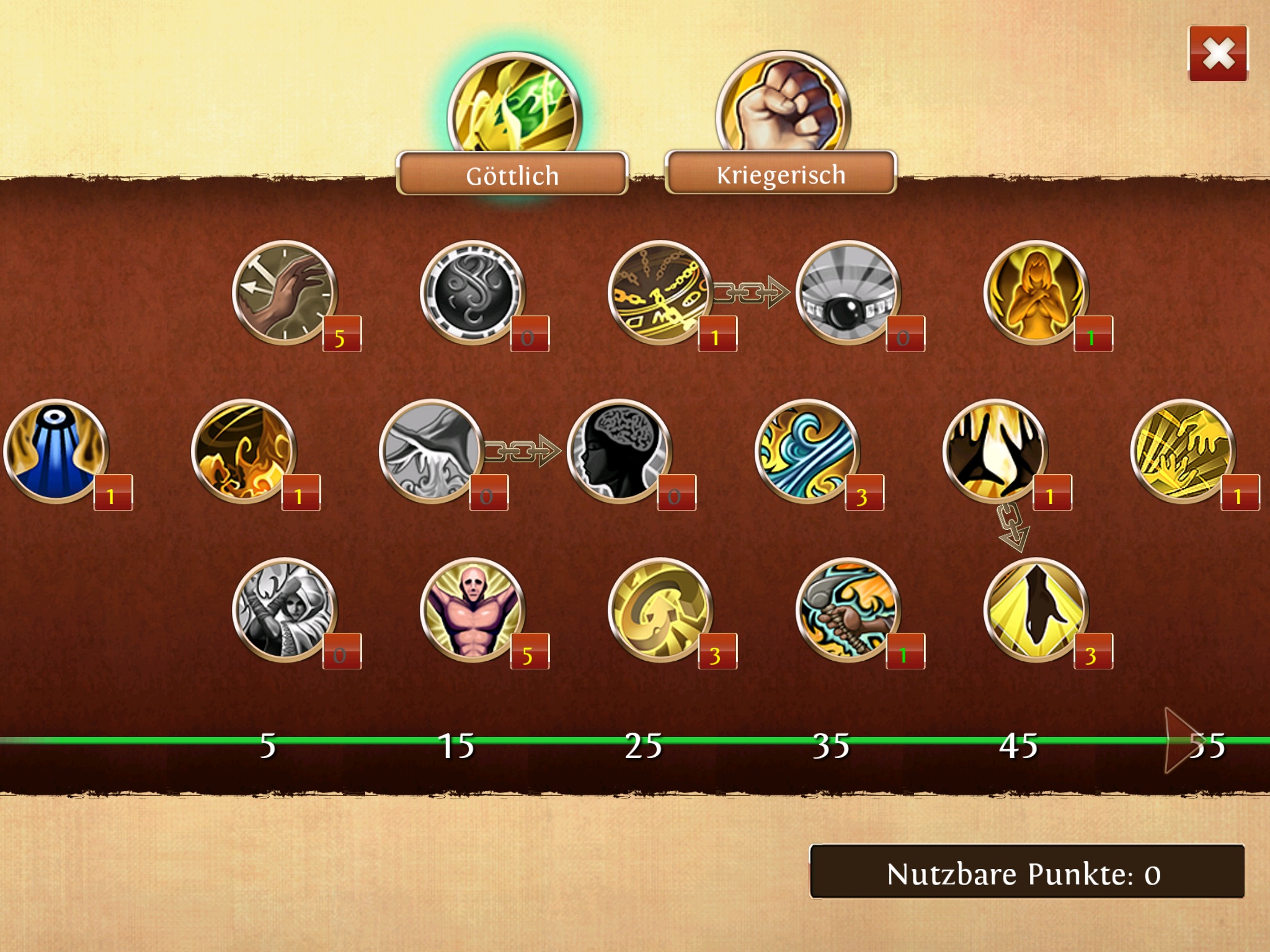Select the golden spiral arrow skill
1270x952 pixels.
click(x=660, y=610)
